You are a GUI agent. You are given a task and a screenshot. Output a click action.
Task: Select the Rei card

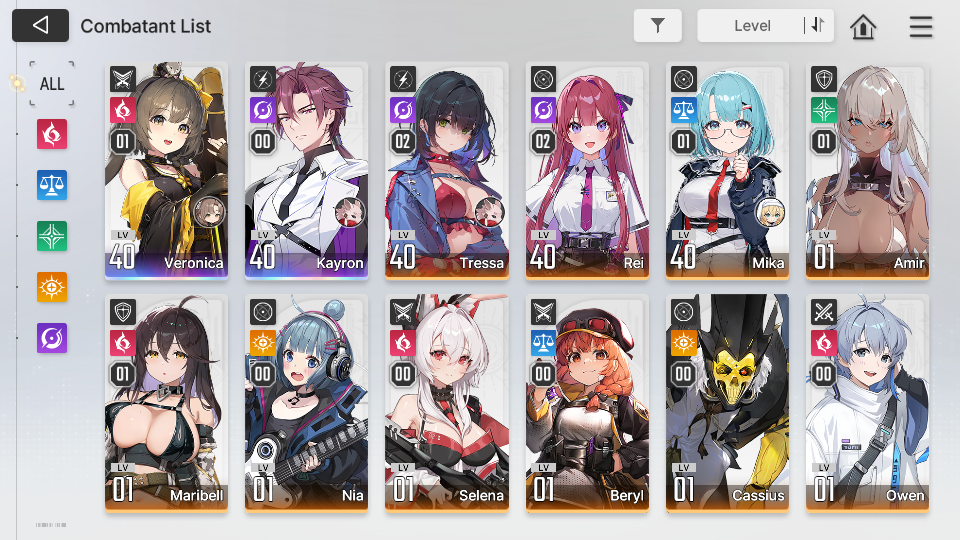pyautogui.click(x=587, y=170)
